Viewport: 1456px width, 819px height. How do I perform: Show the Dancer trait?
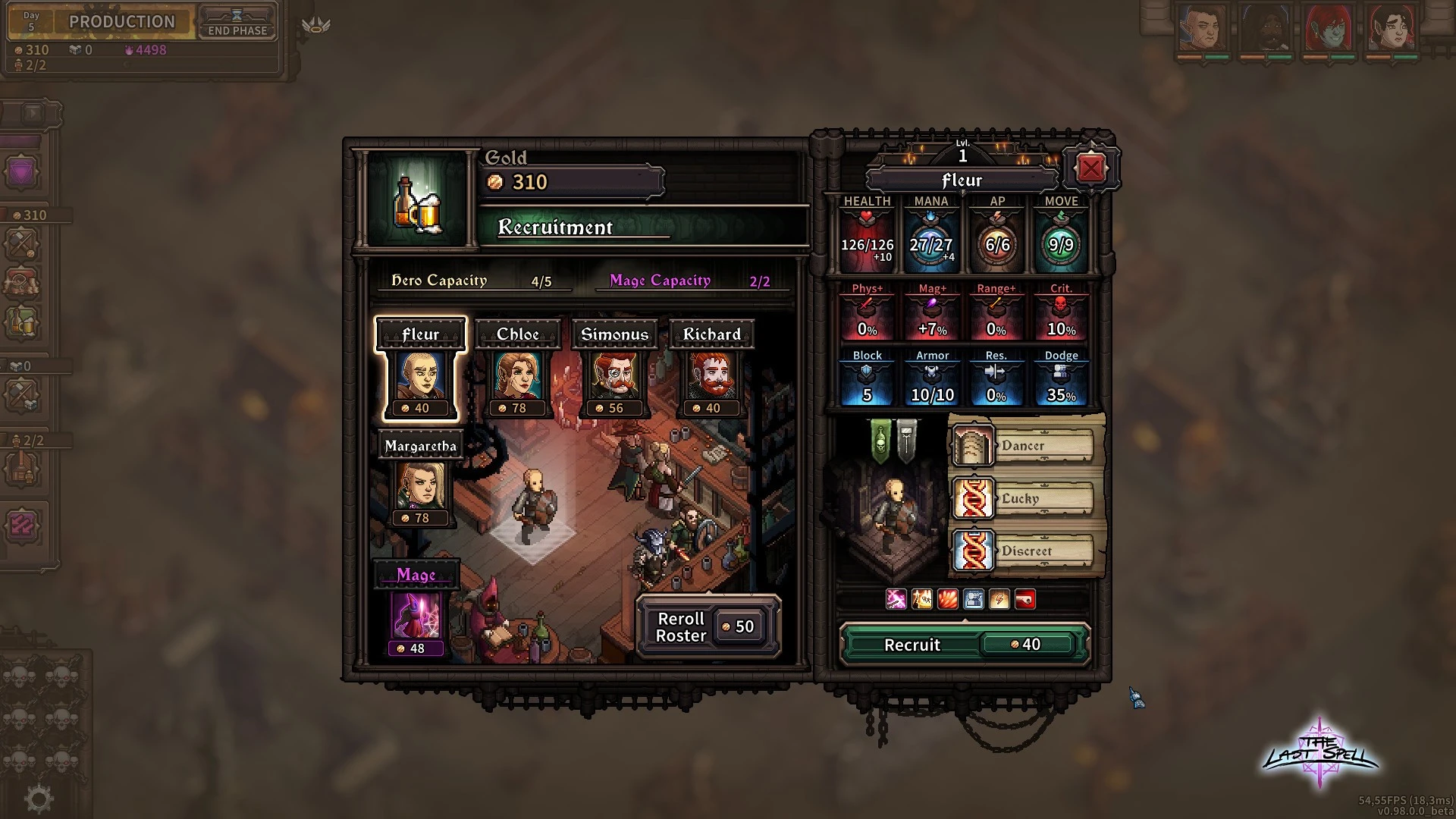1024,446
